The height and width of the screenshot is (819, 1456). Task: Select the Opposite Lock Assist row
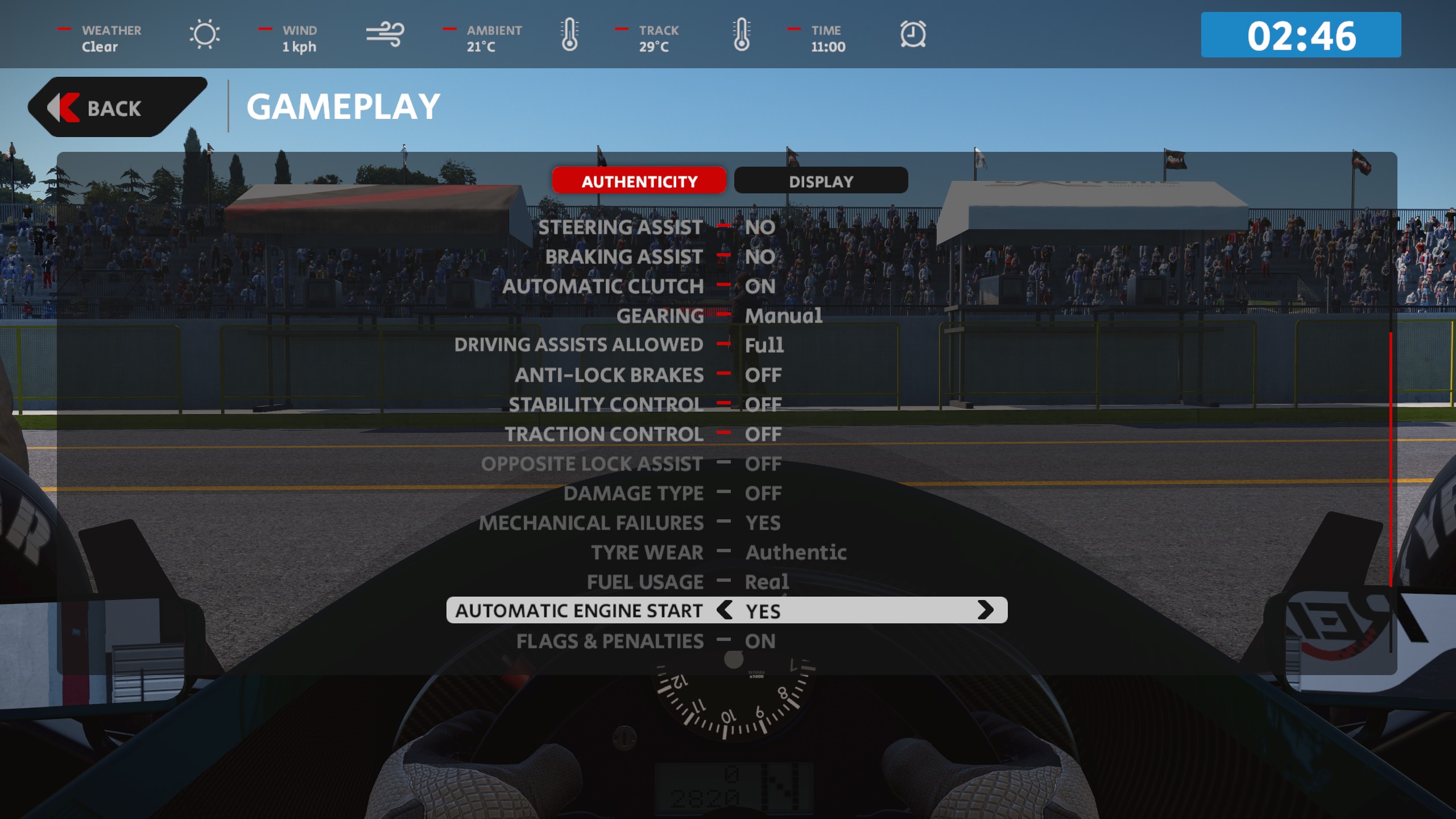[x=591, y=464]
